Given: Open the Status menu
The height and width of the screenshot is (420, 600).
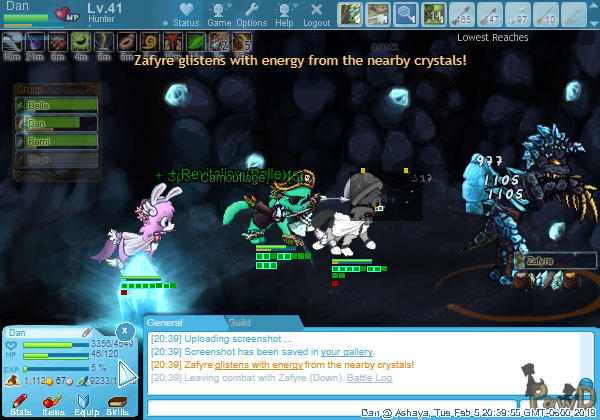Looking at the screenshot, I should 184,15.
